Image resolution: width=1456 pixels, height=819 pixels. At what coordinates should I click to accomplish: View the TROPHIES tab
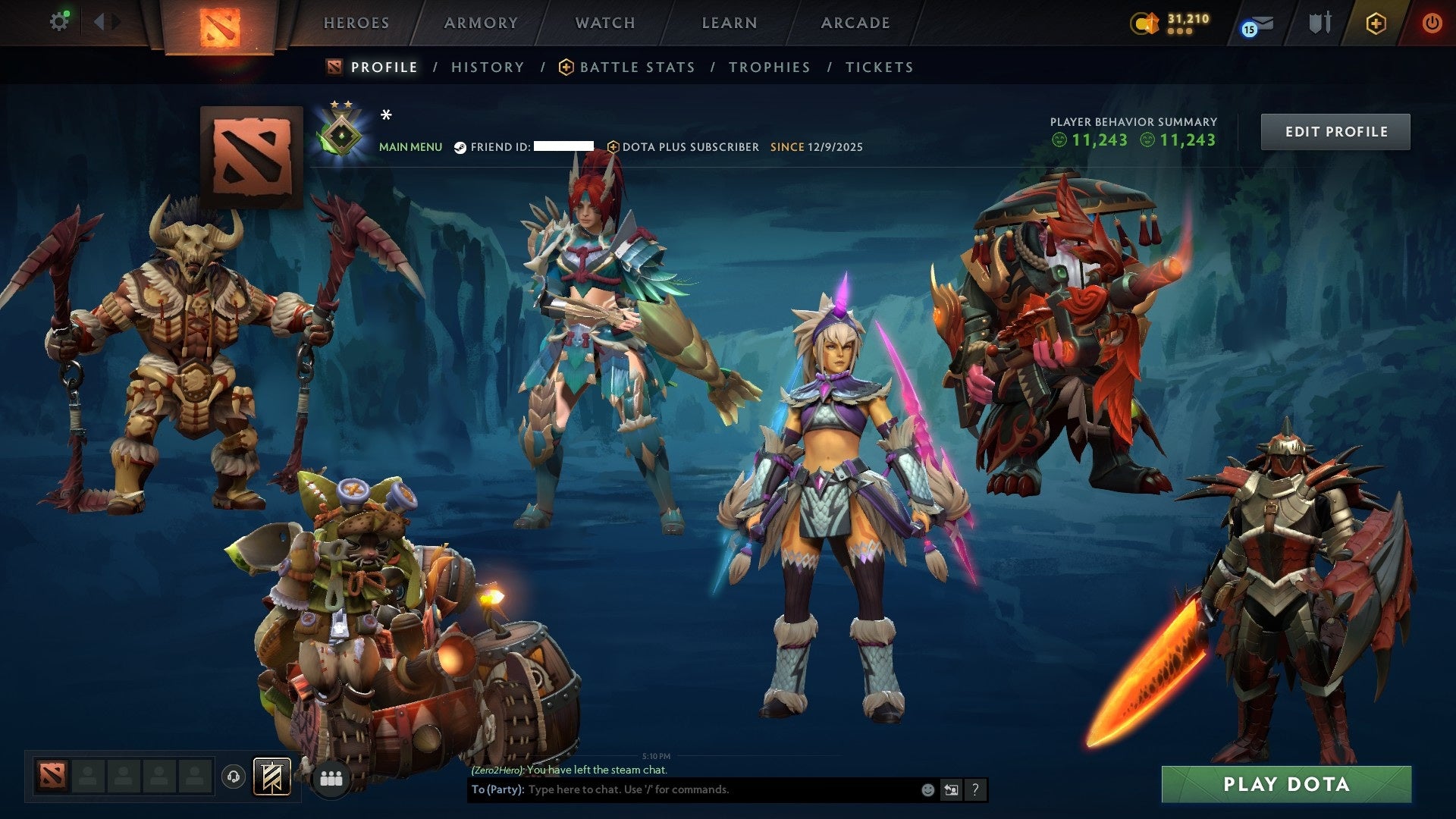tap(769, 67)
